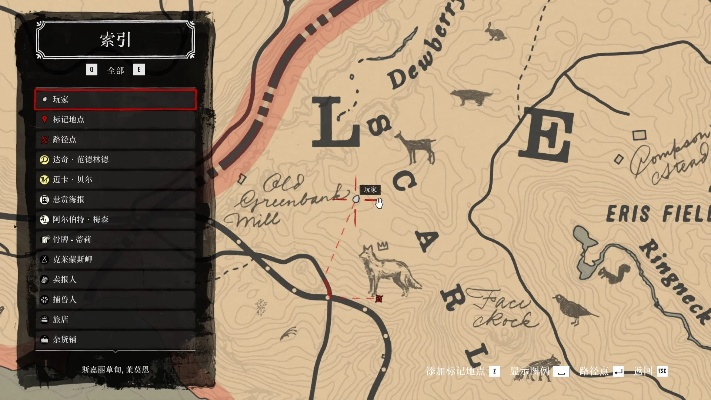Select the 克莱蒙斯岬 camp entry

pos(114,259)
